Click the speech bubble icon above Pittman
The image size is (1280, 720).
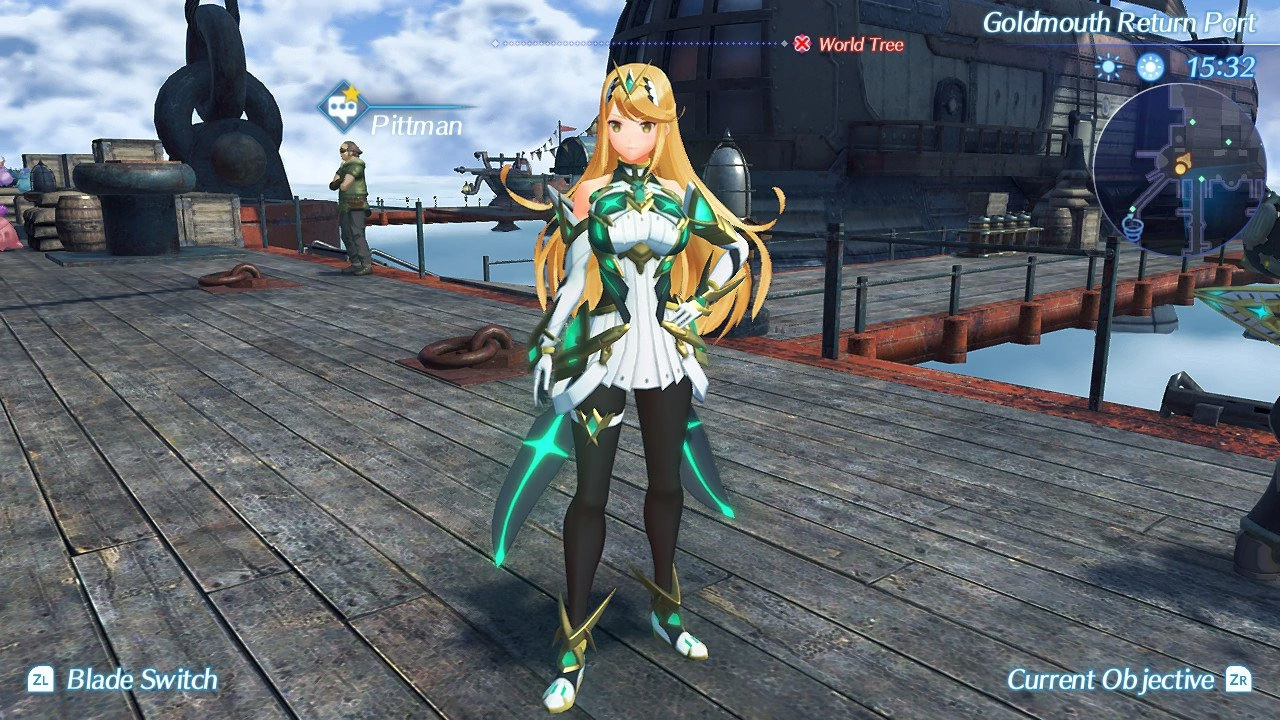click(344, 106)
